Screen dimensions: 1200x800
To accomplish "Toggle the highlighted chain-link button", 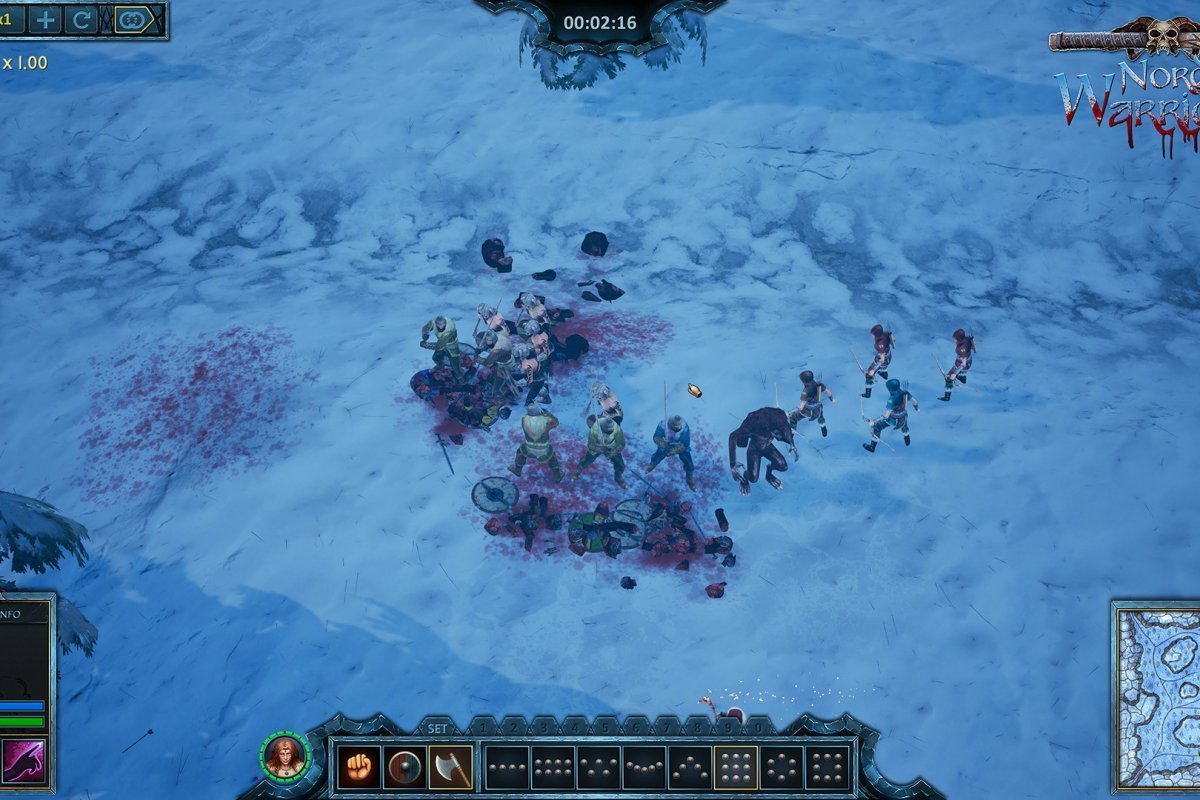I will tap(132, 19).
